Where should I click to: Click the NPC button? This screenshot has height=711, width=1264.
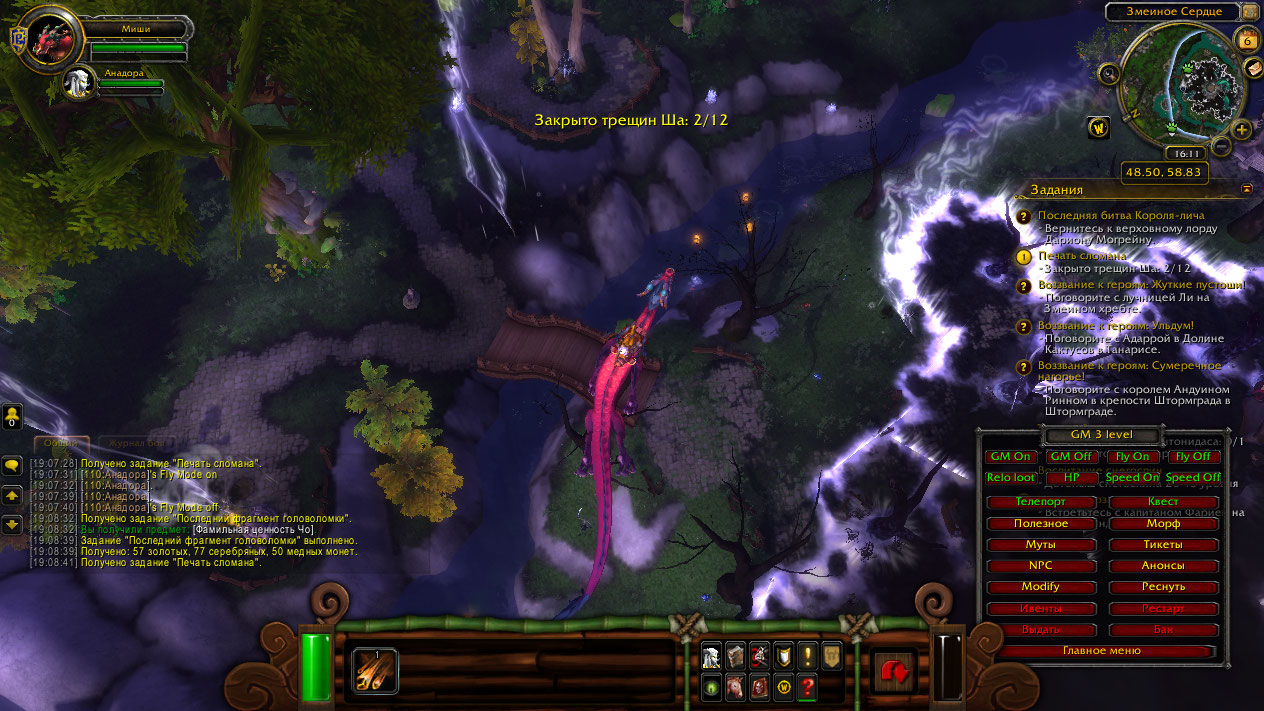coord(1040,566)
